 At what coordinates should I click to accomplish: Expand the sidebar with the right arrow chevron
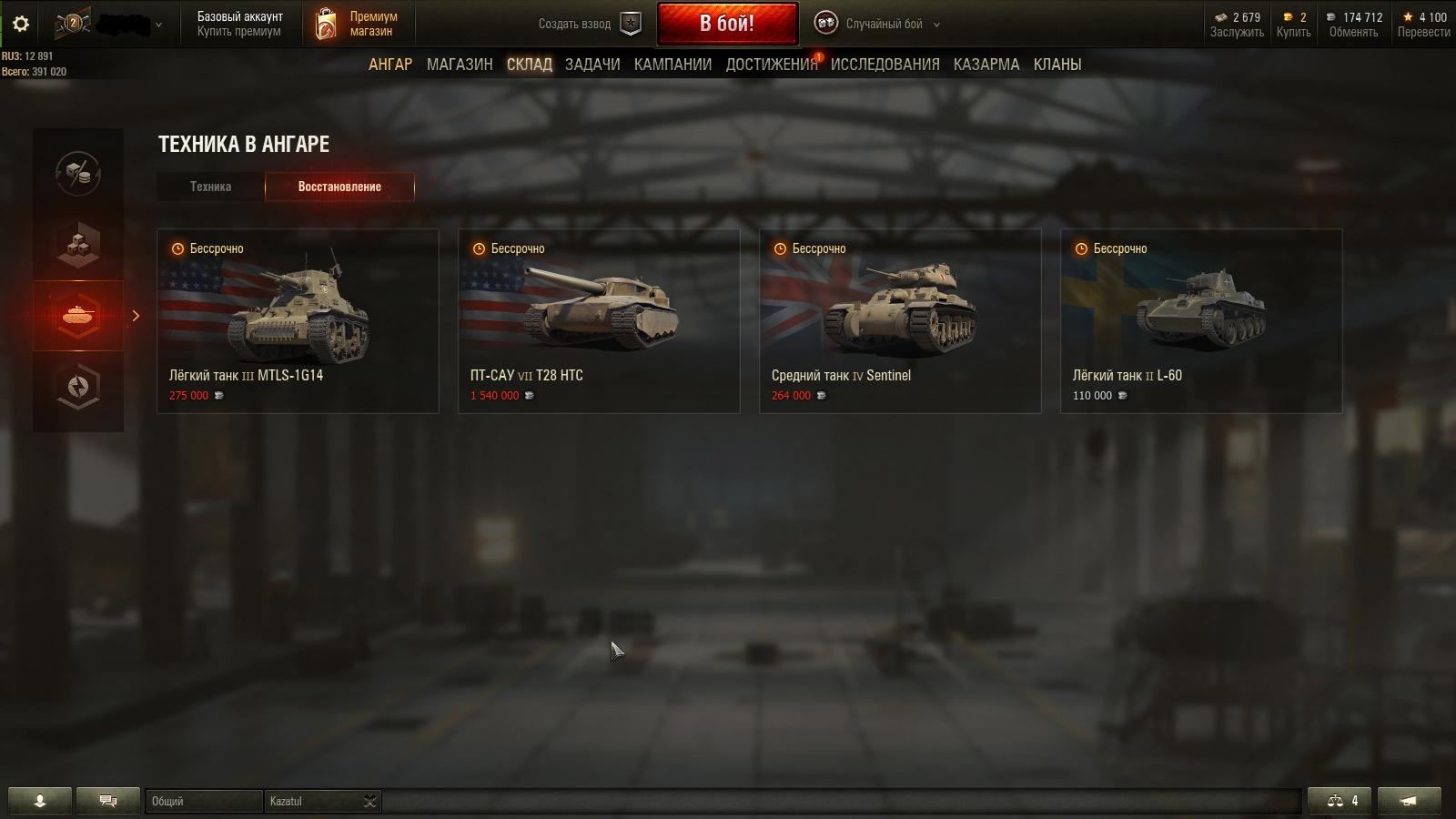pos(136,316)
